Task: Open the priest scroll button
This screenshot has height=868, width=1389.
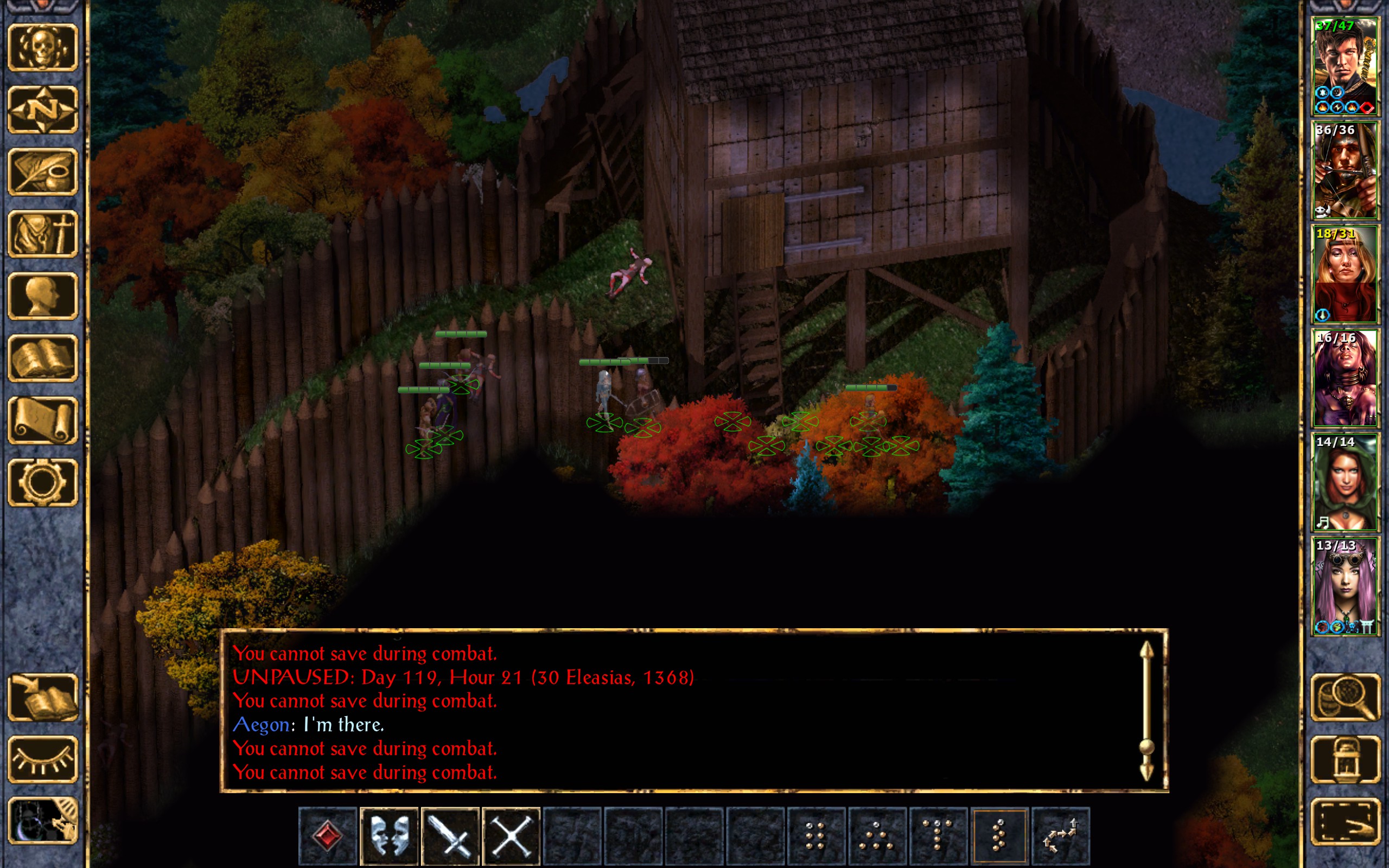Action: [42, 420]
